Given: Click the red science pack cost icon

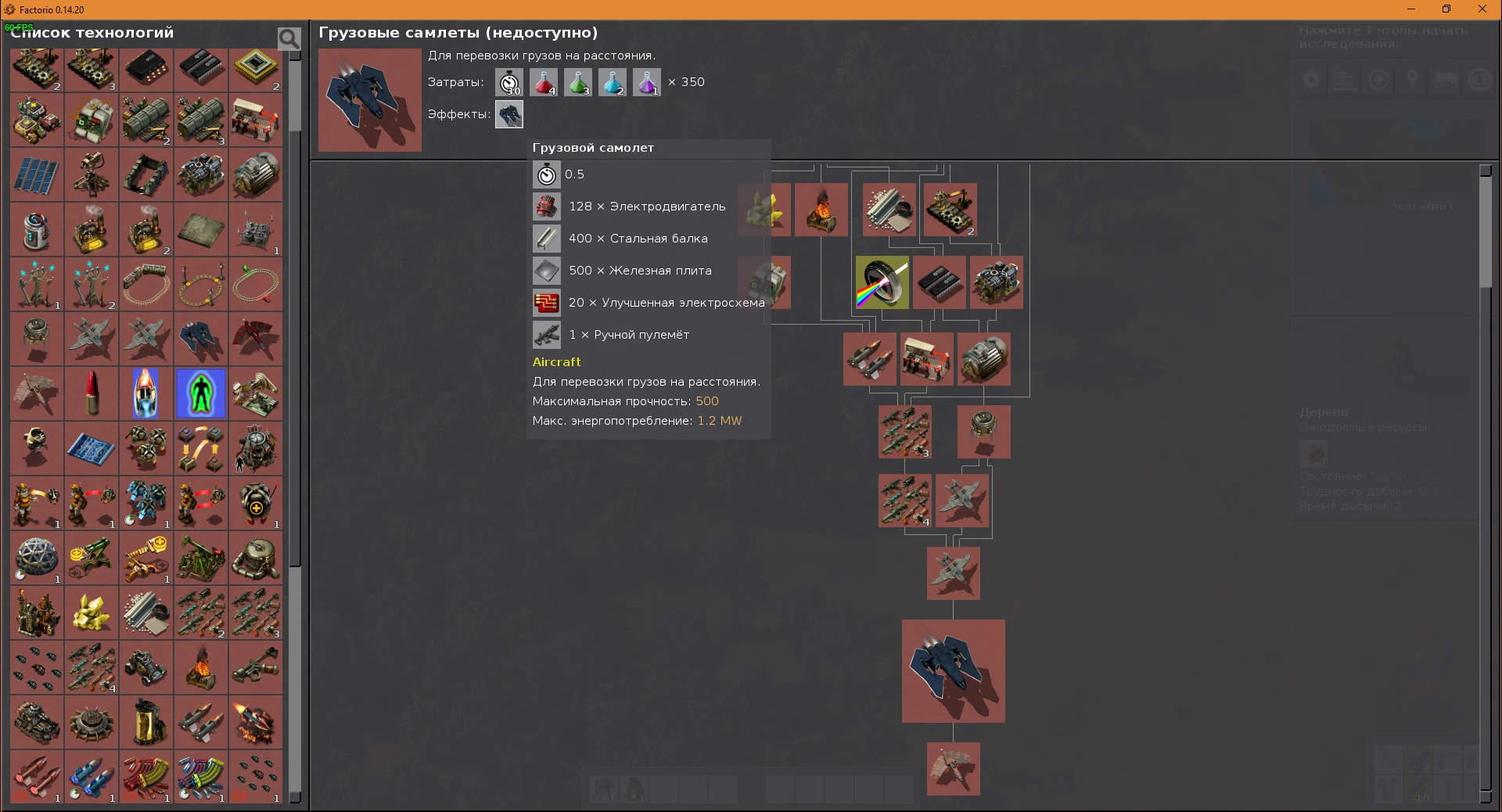Looking at the screenshot, I should click(544, 82).
